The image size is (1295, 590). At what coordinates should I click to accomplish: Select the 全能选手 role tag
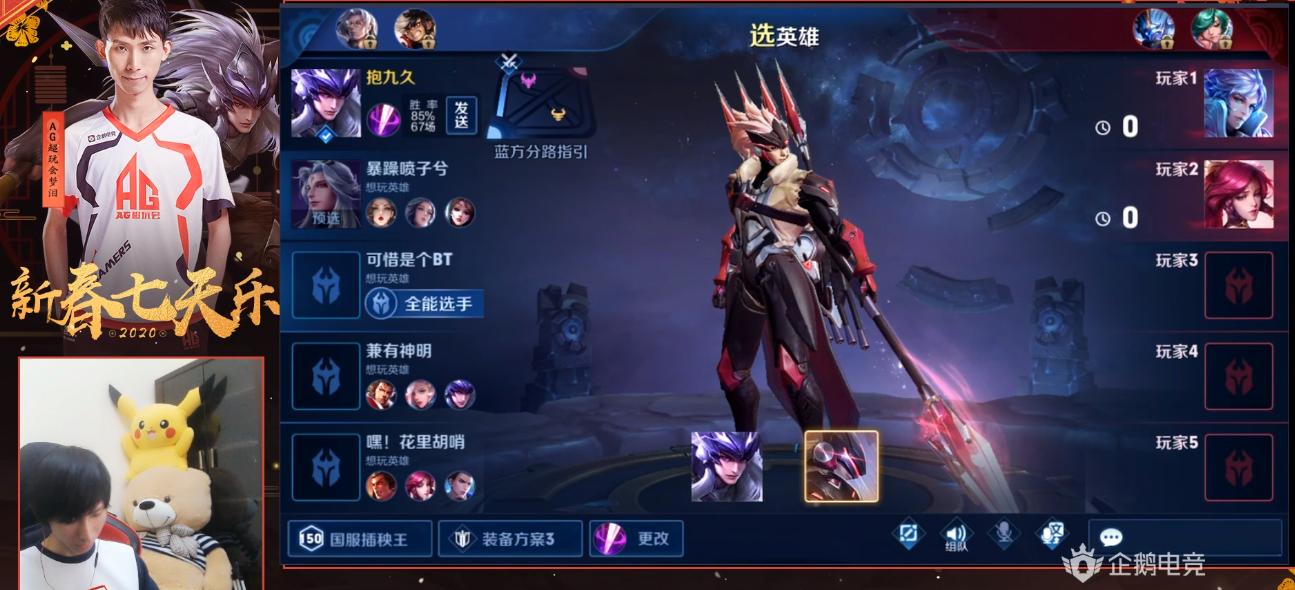pyautogui.click(x=424, y=303)
